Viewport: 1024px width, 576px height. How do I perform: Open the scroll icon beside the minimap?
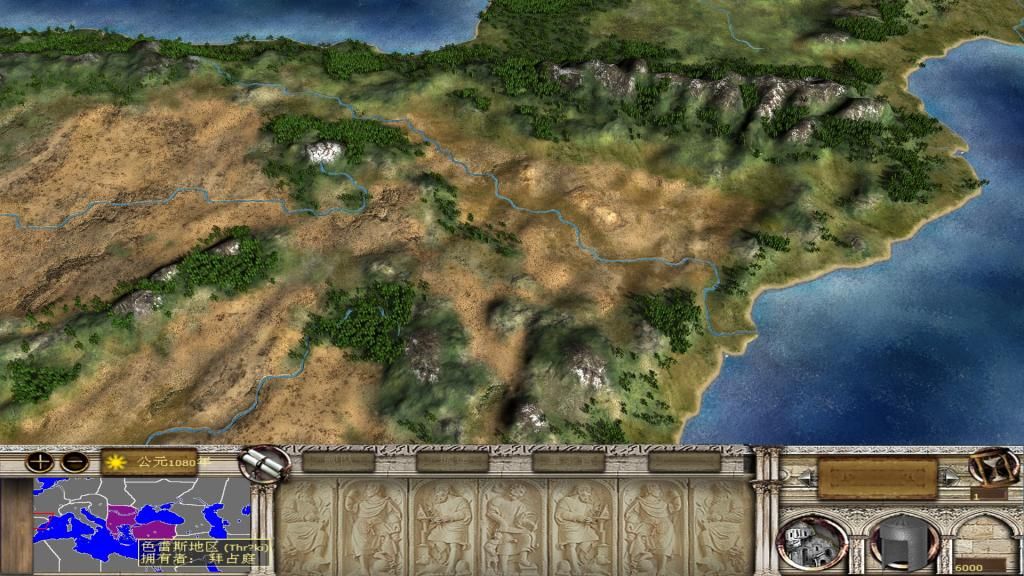pyautogui.click(x=267, y=464)
